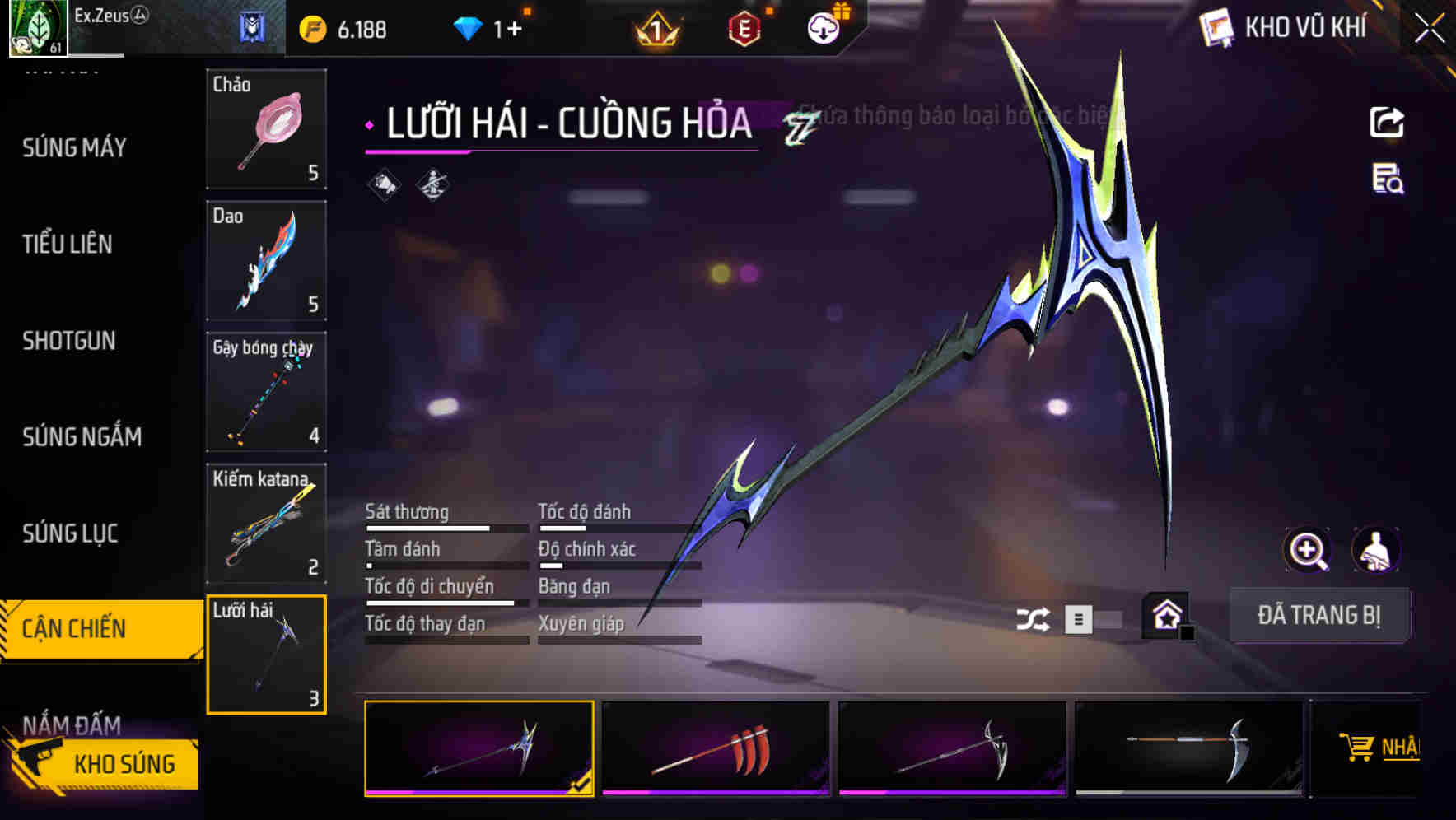Toggle the second diamond badge under the weapon name

click(x=432, y=184)
